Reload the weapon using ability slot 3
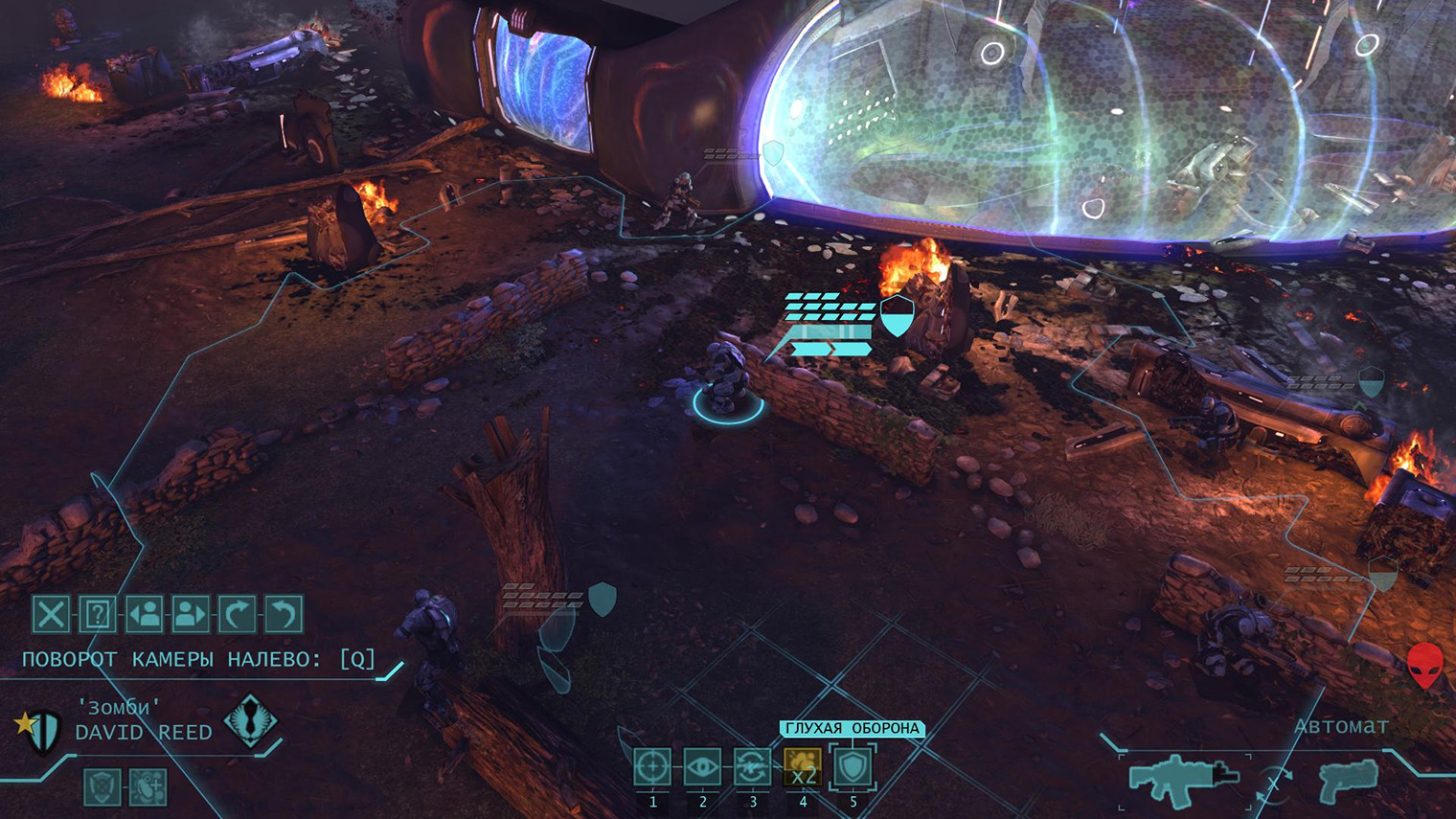Viewport: 1456px width, 819px height. pyautogui.click(x=755, y=768)
